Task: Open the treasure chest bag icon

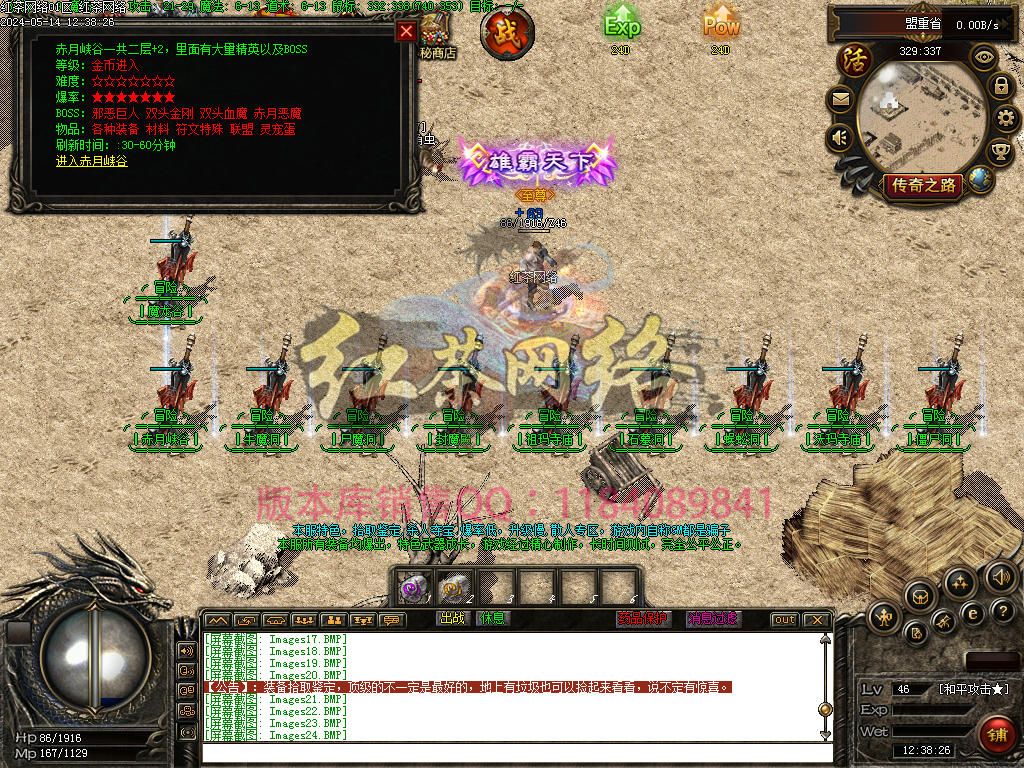Action: 918,597
